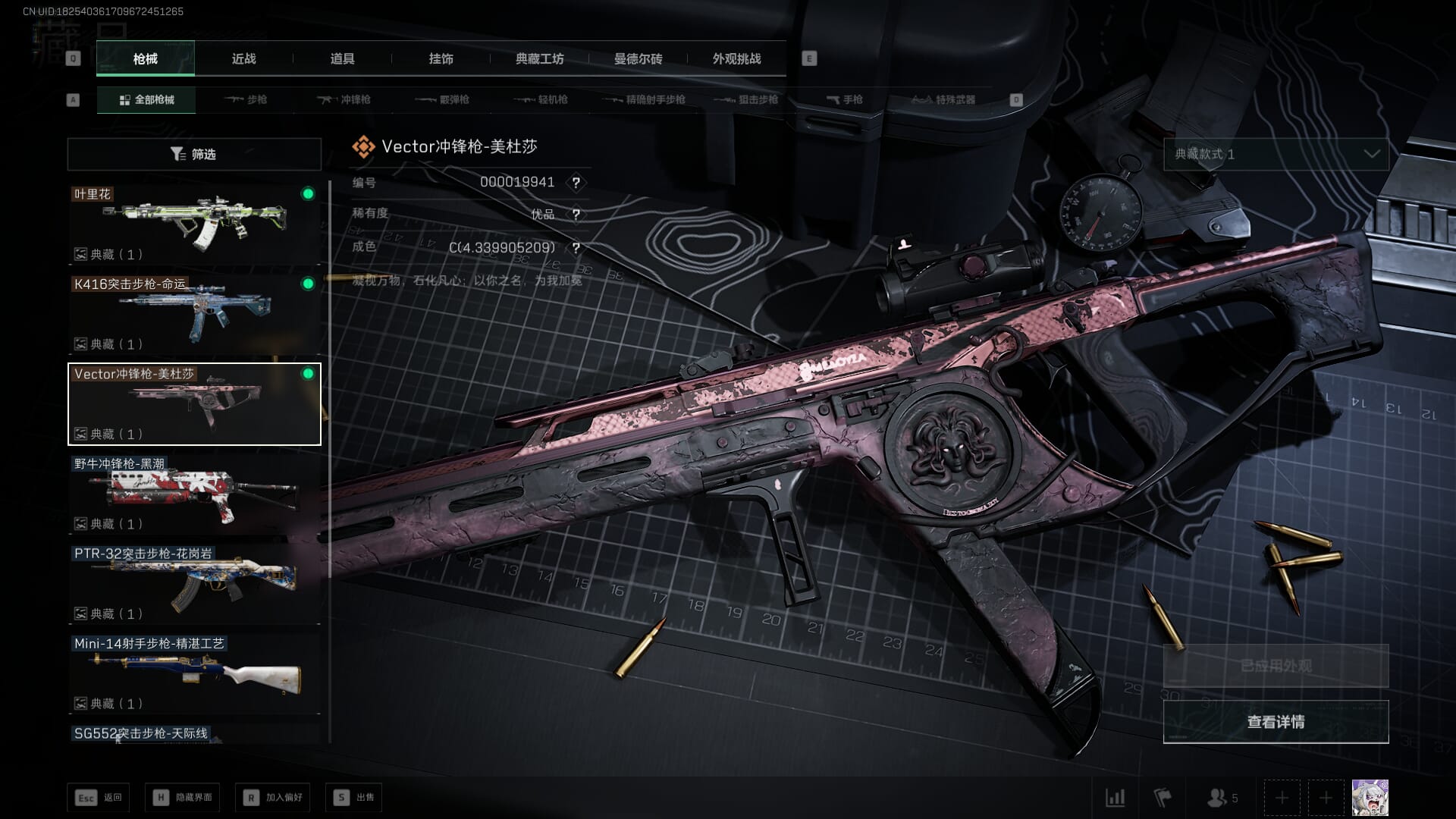Open the 筛选 filter button
1456x819 pixels.
tap(194, 155)
